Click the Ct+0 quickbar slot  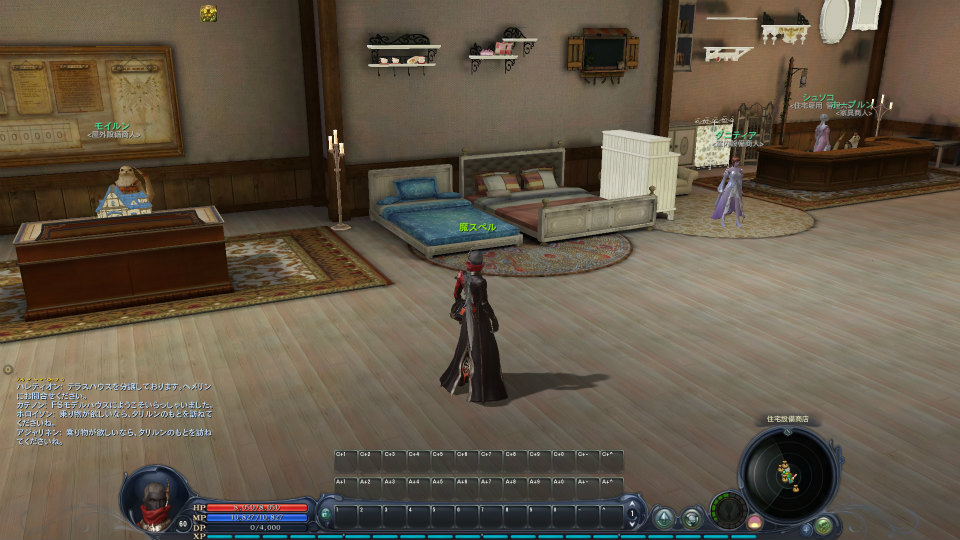click(564, 460)
